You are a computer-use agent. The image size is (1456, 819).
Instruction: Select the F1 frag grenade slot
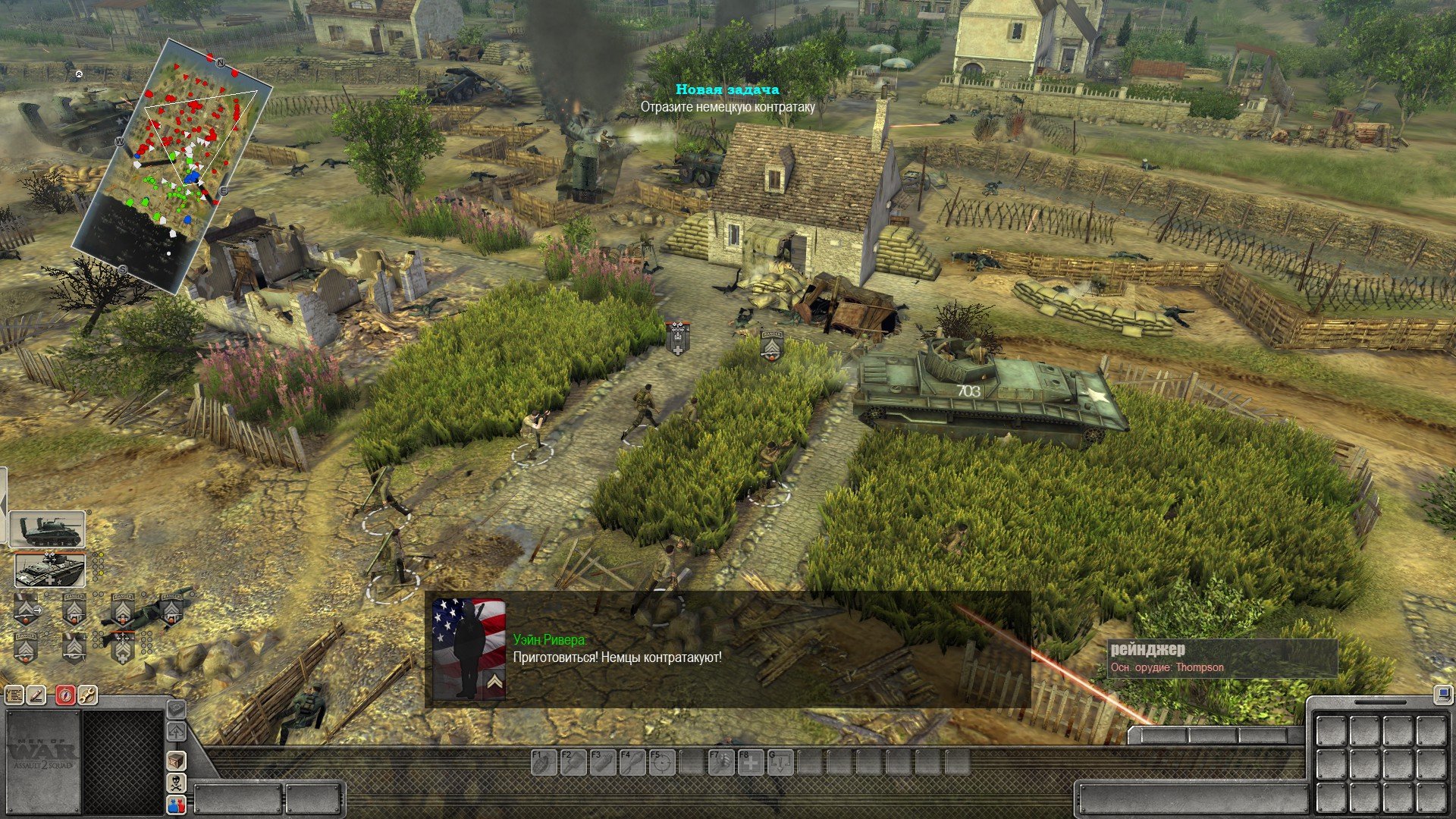pyautogui.click(x=543, y=761)
